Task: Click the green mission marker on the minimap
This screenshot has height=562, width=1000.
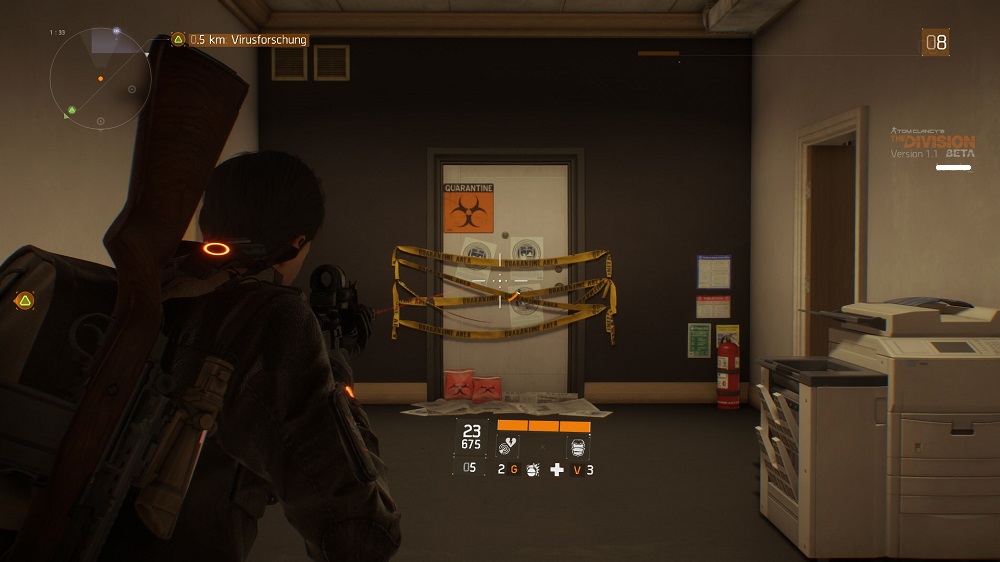Action: tap(72, 109)
